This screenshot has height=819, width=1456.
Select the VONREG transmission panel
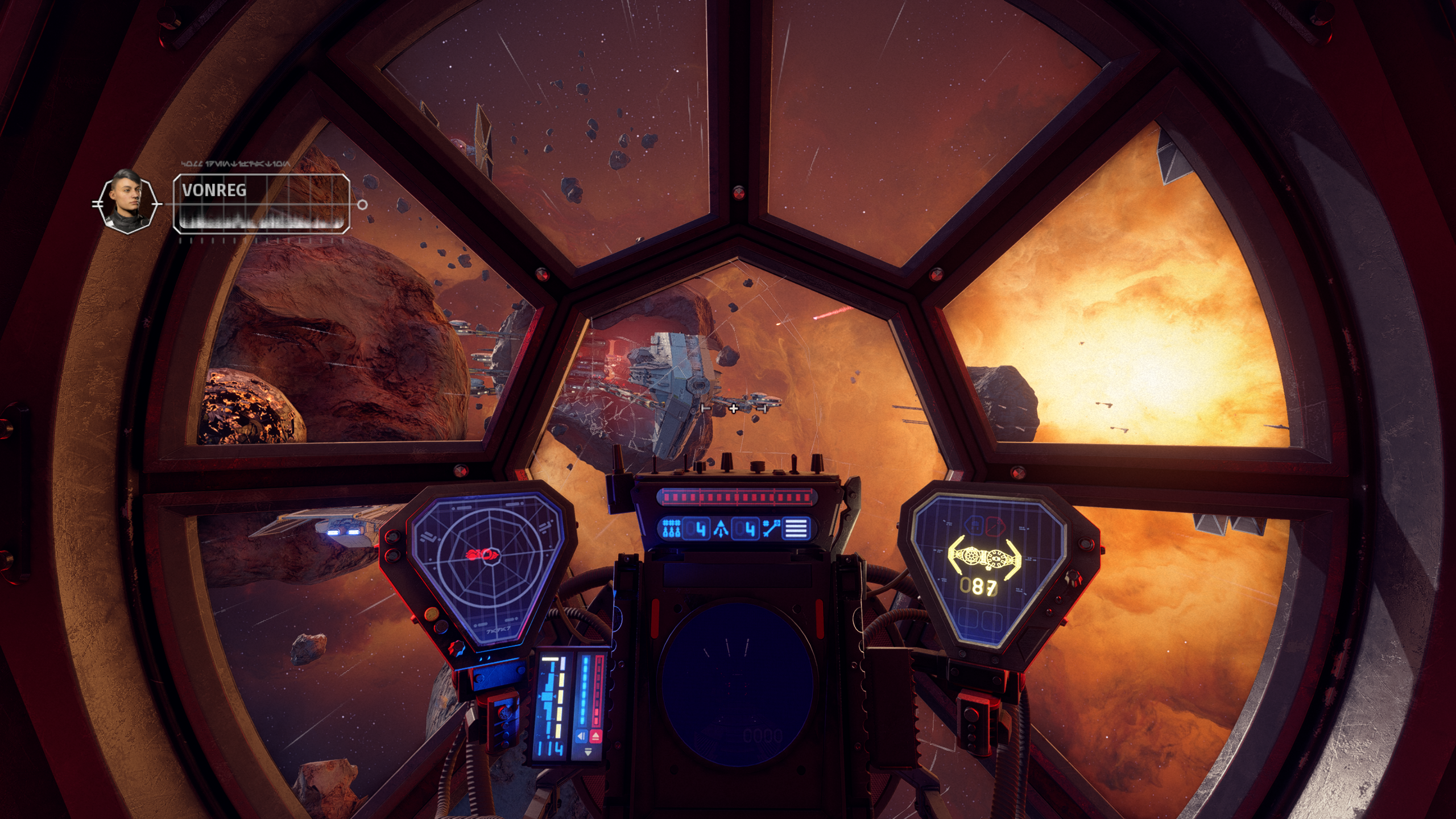[261, 204]
